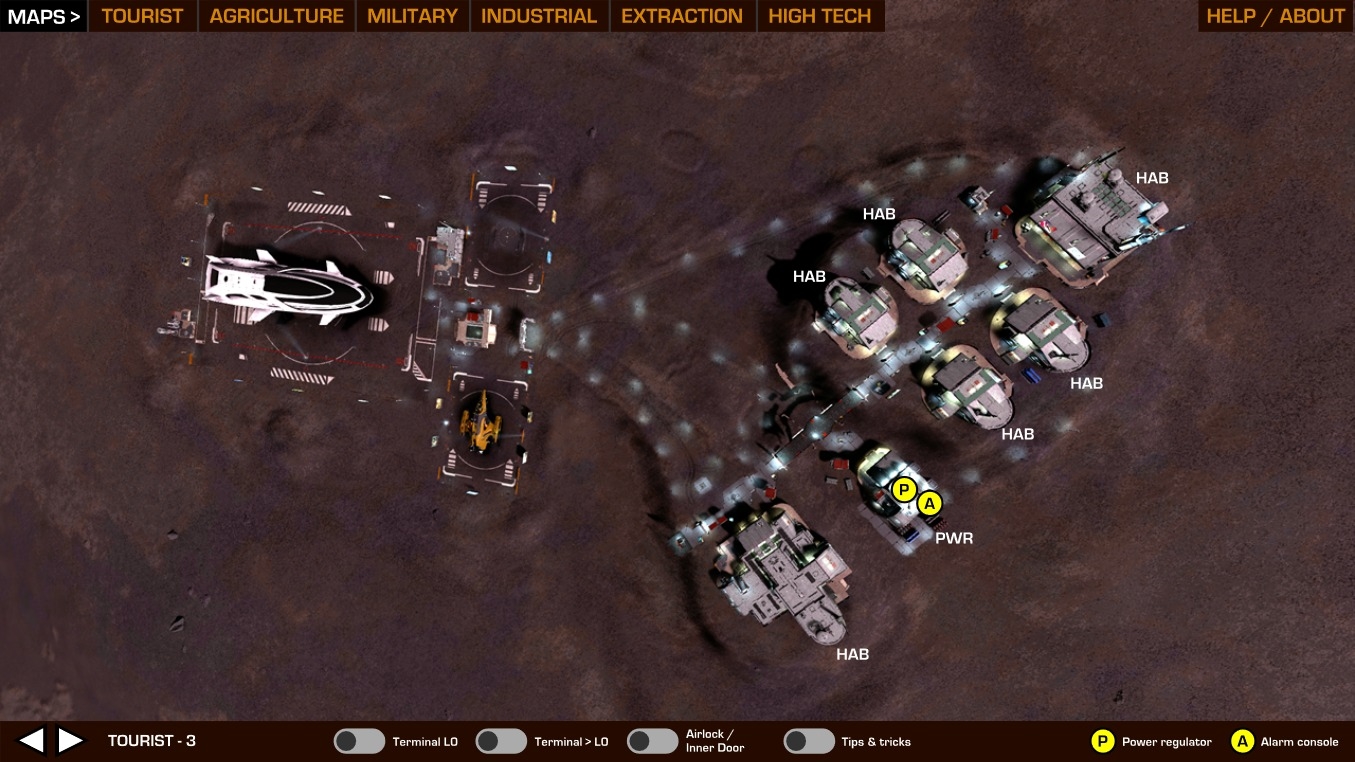1355x762 pixels.
Task: Select the Alarm console marker on the map
Action: tap(930, 503)
